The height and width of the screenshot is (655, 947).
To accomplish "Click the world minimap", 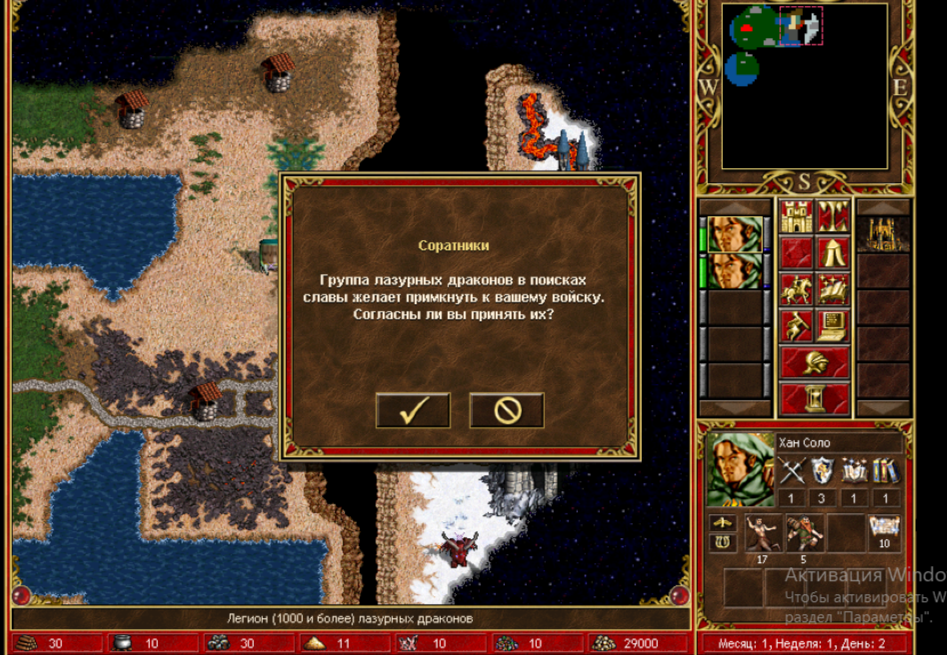I will (x=804, y=86).
